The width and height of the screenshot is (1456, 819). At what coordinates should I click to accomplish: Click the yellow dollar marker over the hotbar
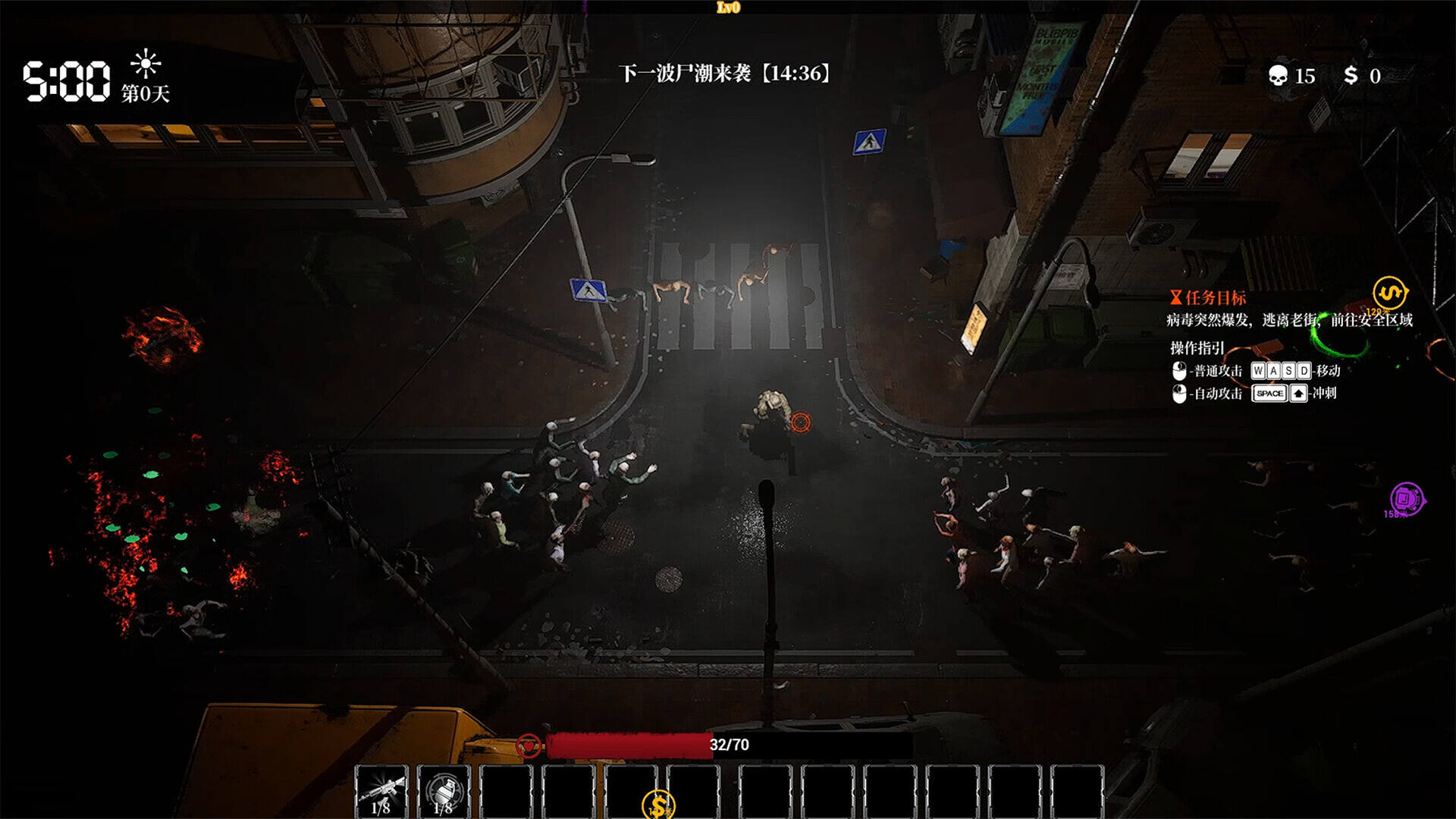[x=658, y=805]
